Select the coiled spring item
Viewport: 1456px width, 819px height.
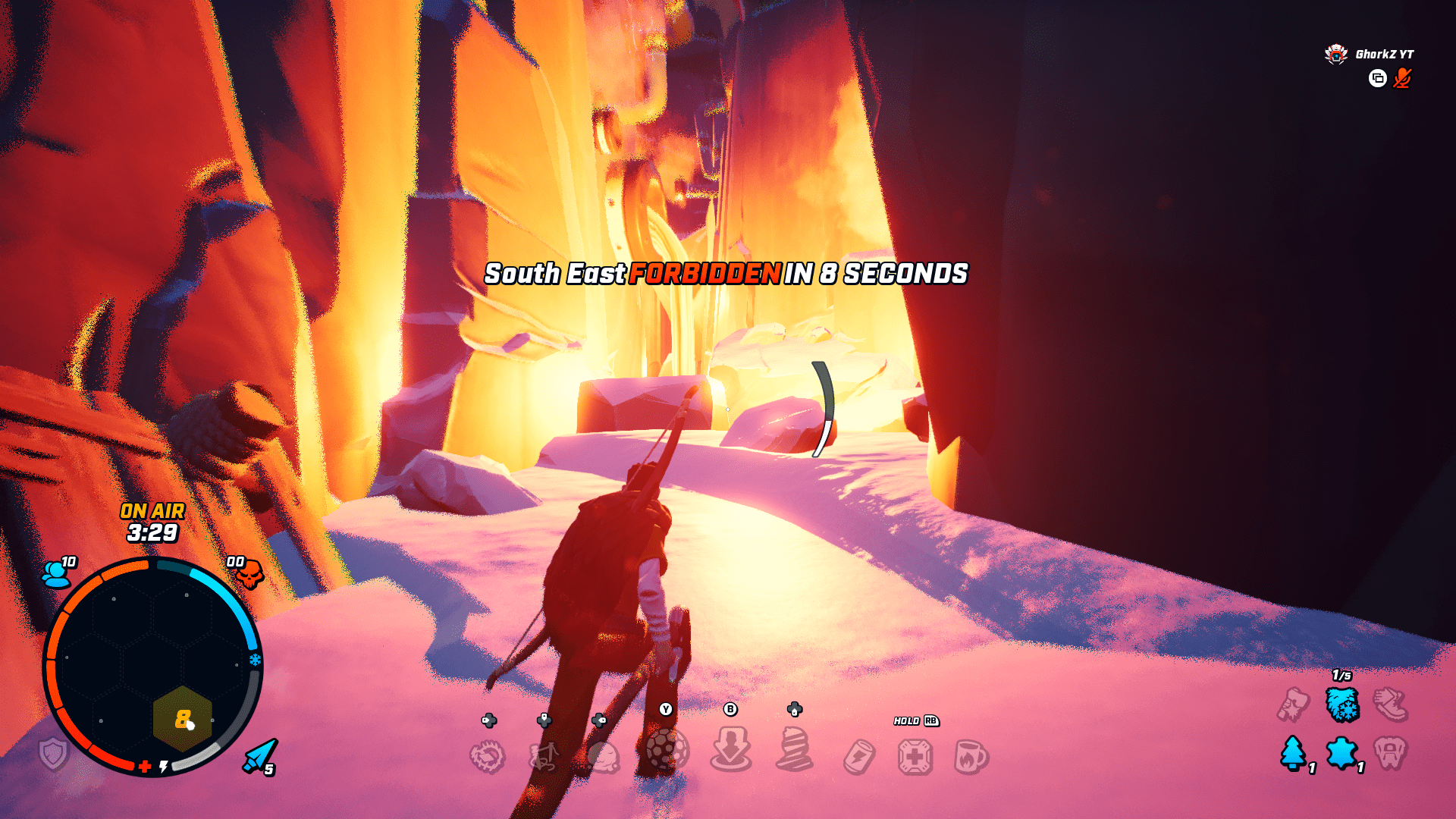point(794,750)
